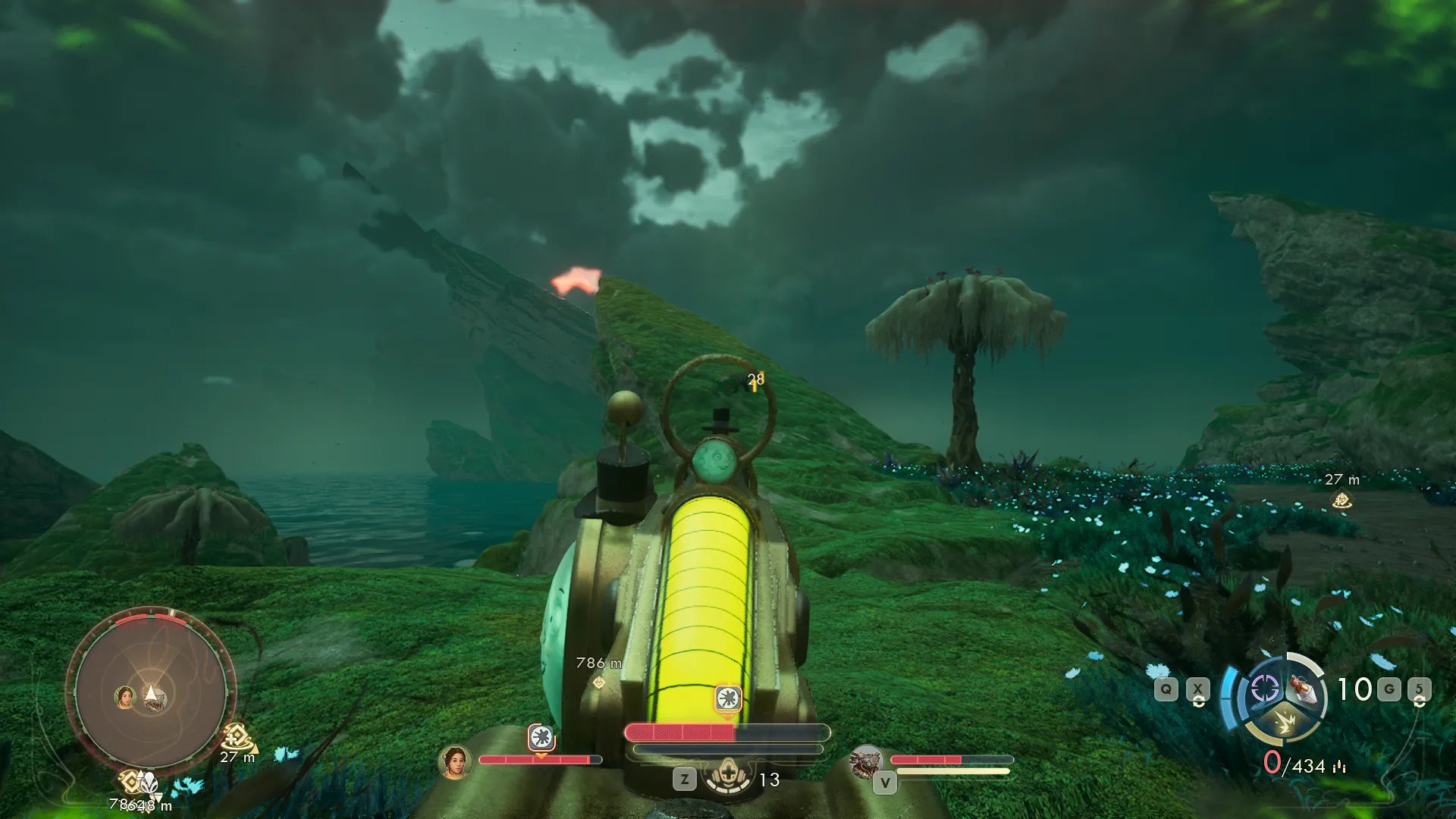Activate the yellow burst ability in the wheel
This screenshot has height=819, width=1456.
coord(1284,723)
